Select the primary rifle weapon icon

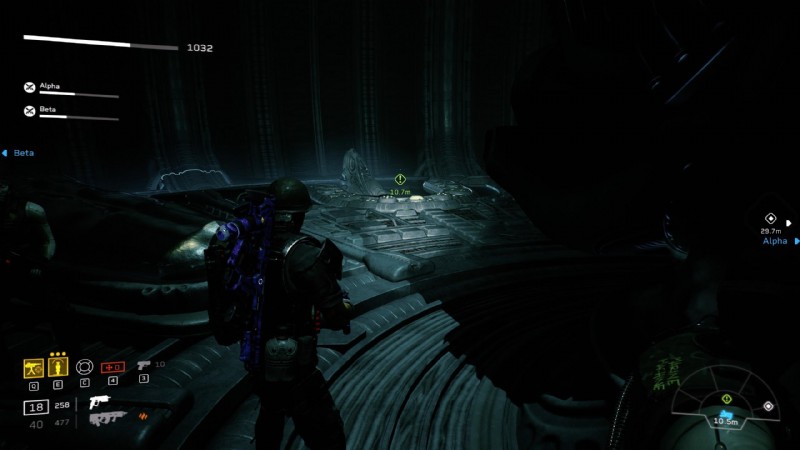(100, 402)
